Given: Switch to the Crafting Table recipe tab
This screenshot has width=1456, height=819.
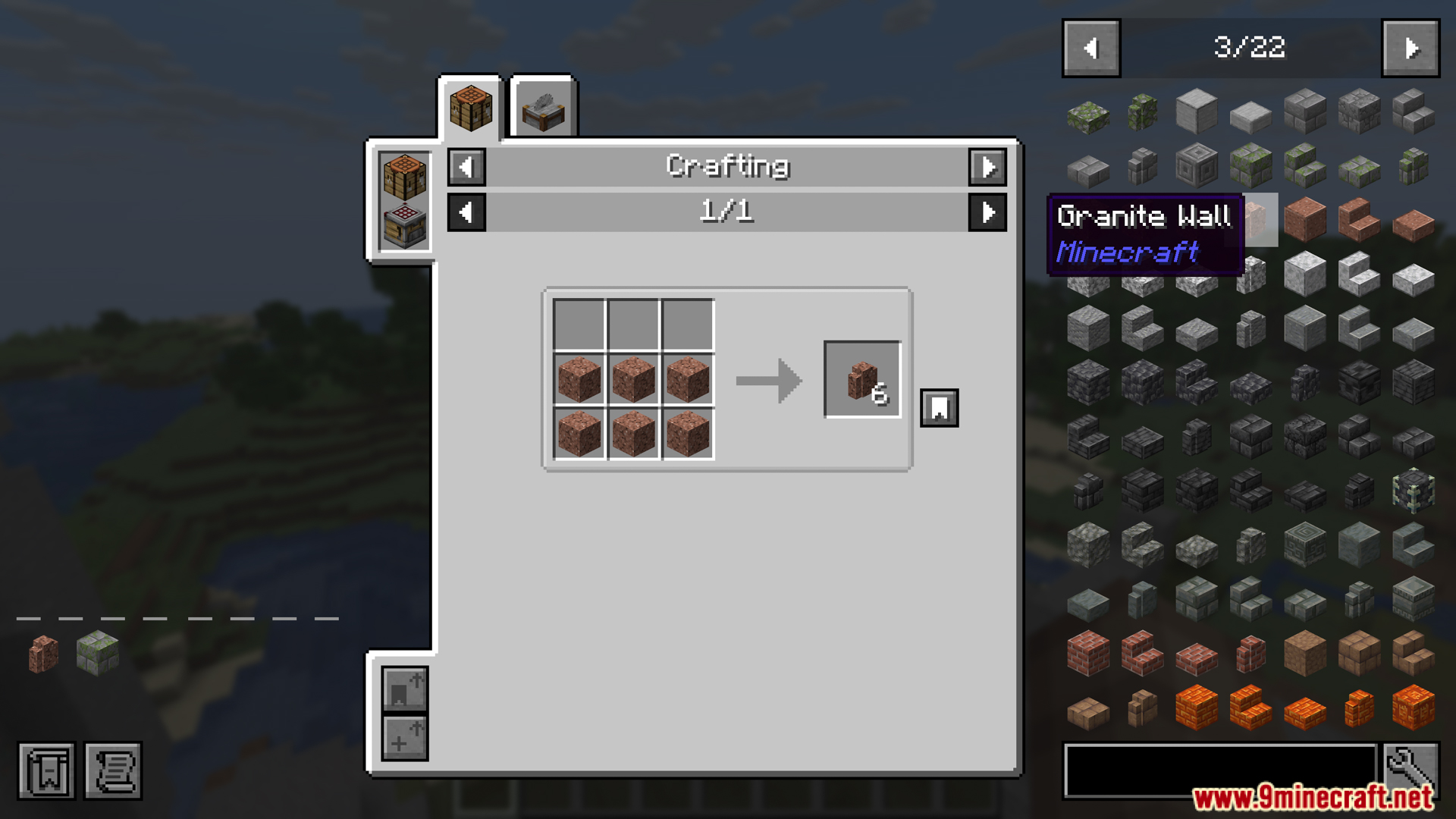Looking at the screenshot, I should click(x=471, y=106).
